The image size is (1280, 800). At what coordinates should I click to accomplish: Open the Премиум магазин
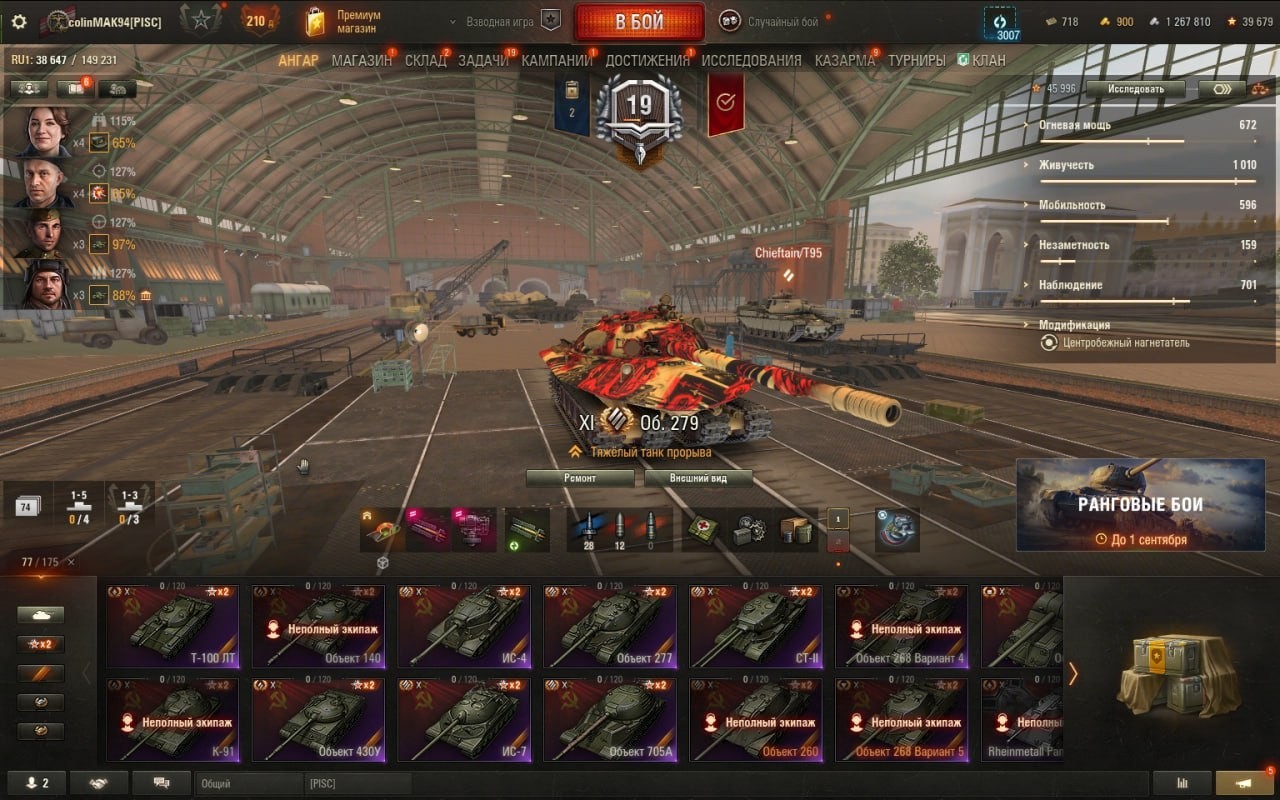(x=344, y=22)
